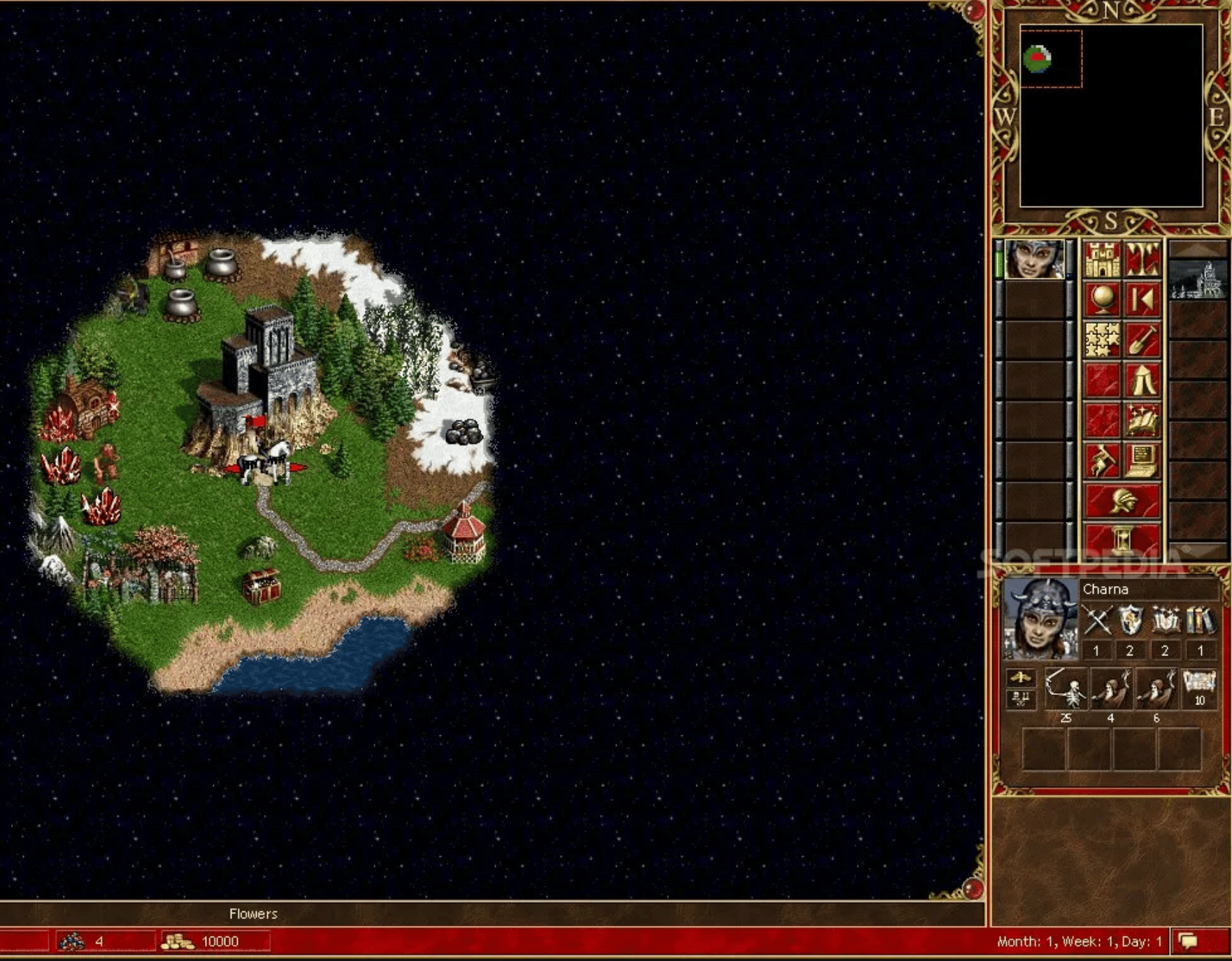The image size is (1232, 961).
Task: Click the town list's up scroll arrow
Action: coord(1198,248)
